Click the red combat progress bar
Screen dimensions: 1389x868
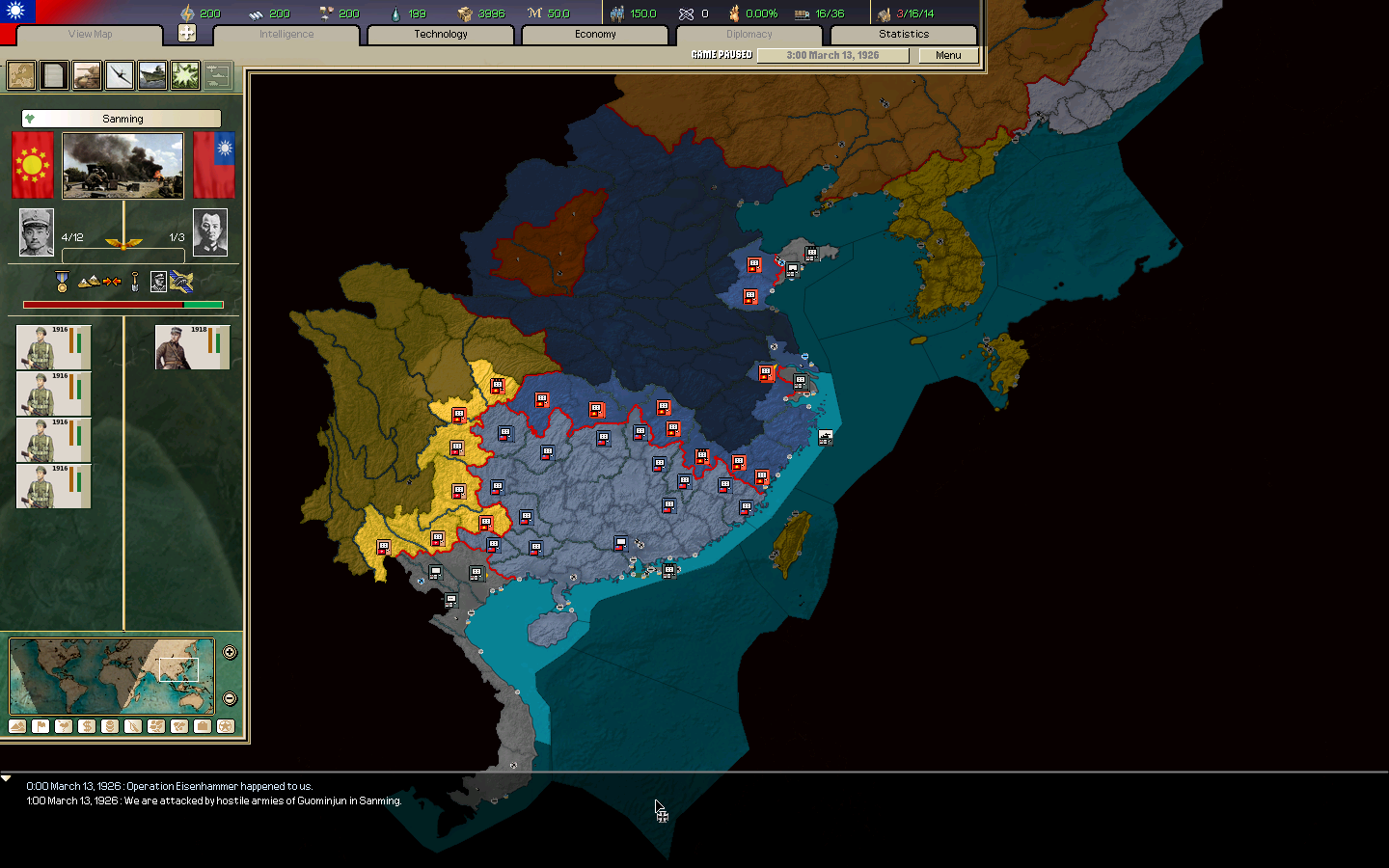pos(103,304)
